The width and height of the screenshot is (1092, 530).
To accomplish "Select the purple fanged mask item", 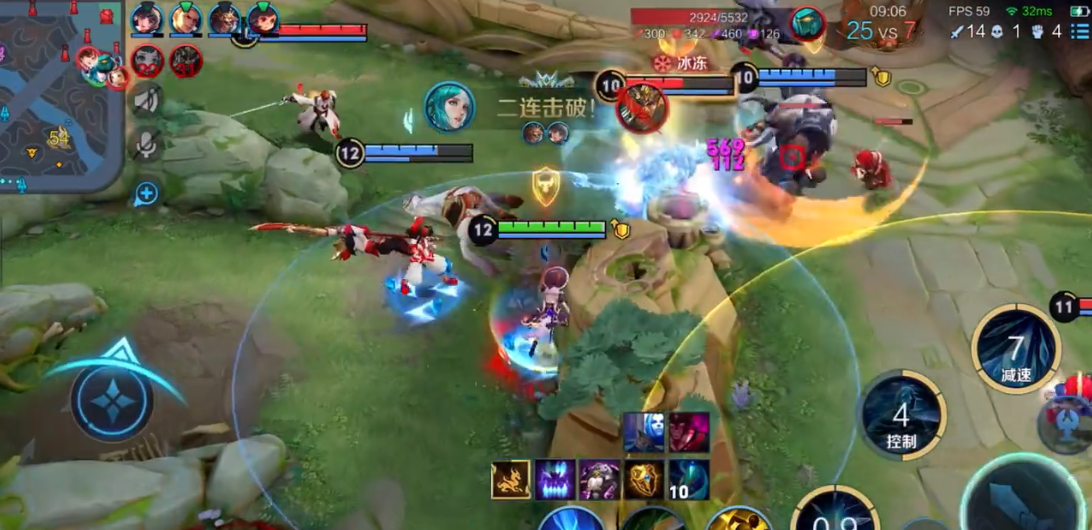I will click(554, 480).
